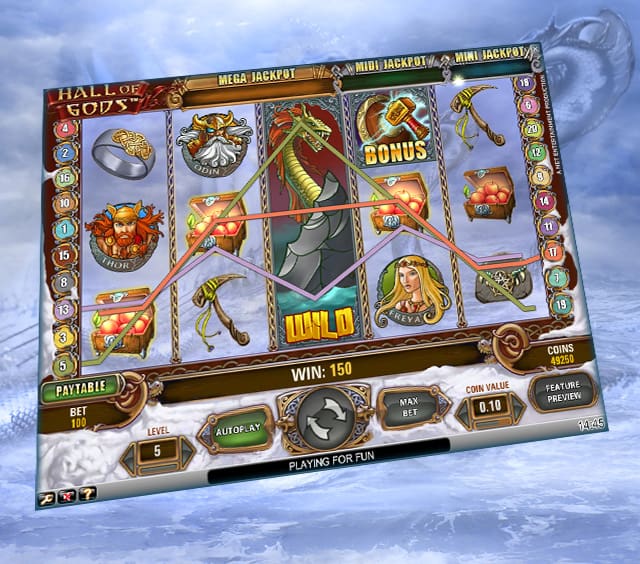
Task: Choose Max Bet
Action: point(407,405)
